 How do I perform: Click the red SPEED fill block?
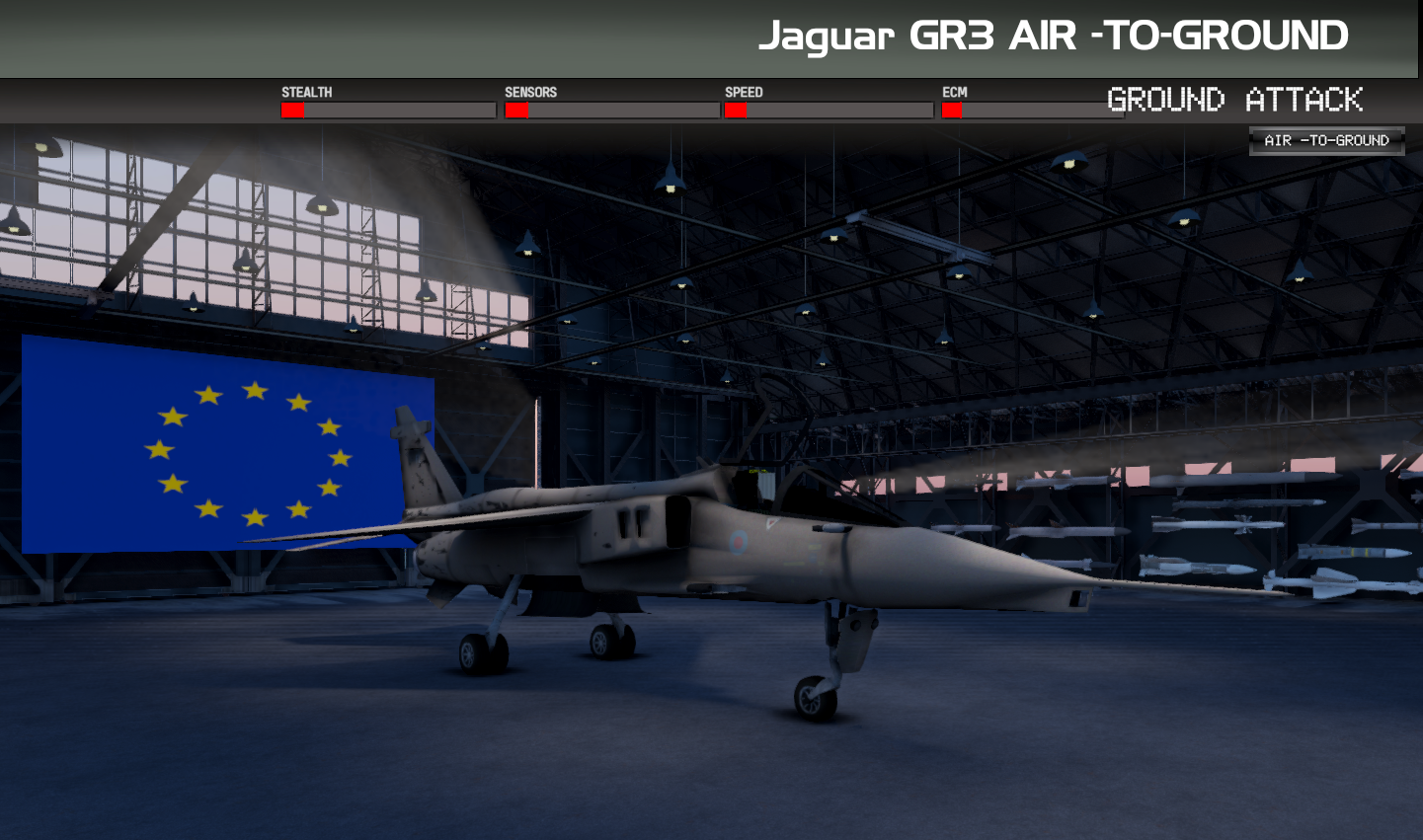point(736,110)
